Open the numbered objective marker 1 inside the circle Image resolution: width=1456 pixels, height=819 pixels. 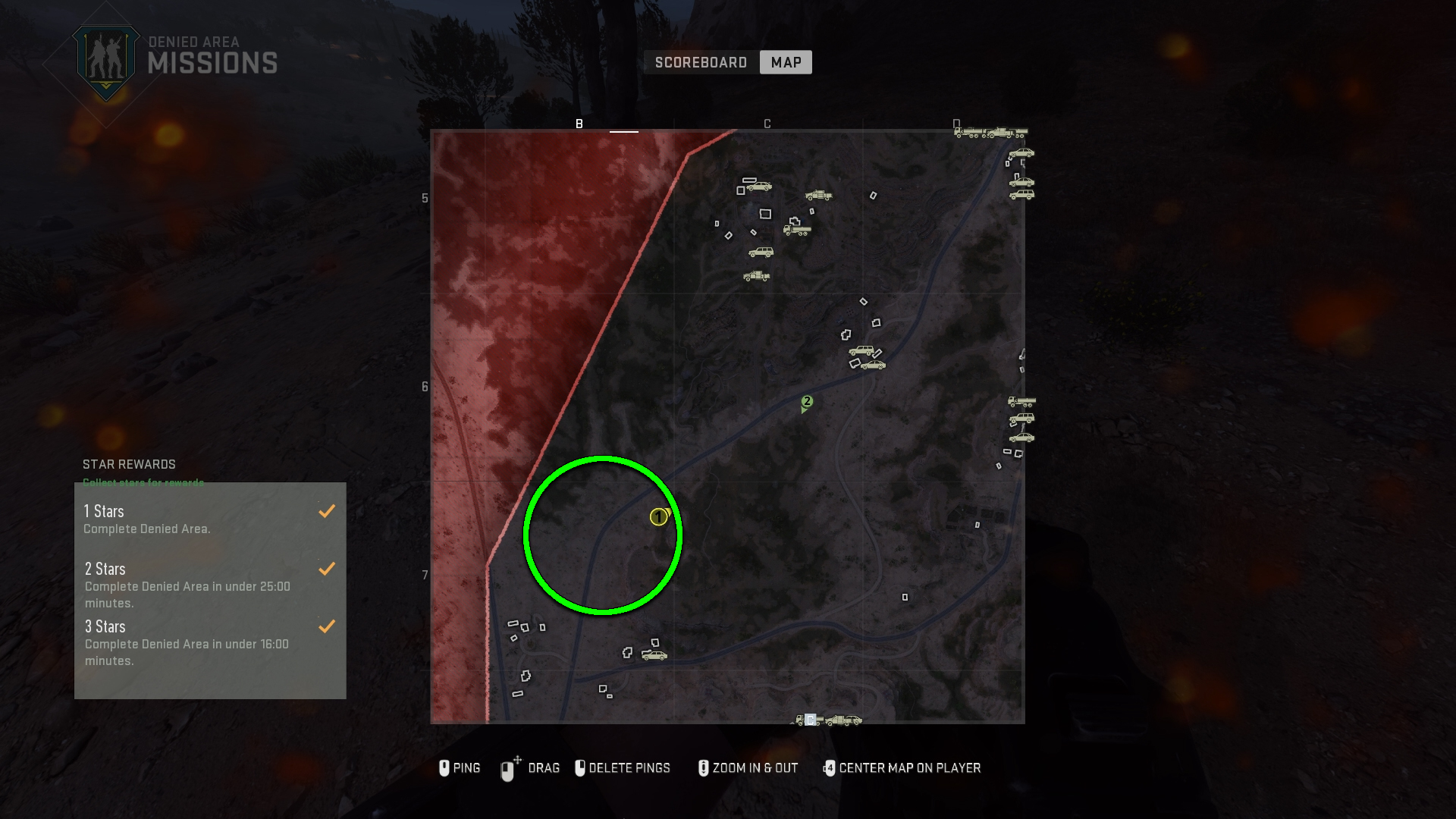tap(657, 517)
